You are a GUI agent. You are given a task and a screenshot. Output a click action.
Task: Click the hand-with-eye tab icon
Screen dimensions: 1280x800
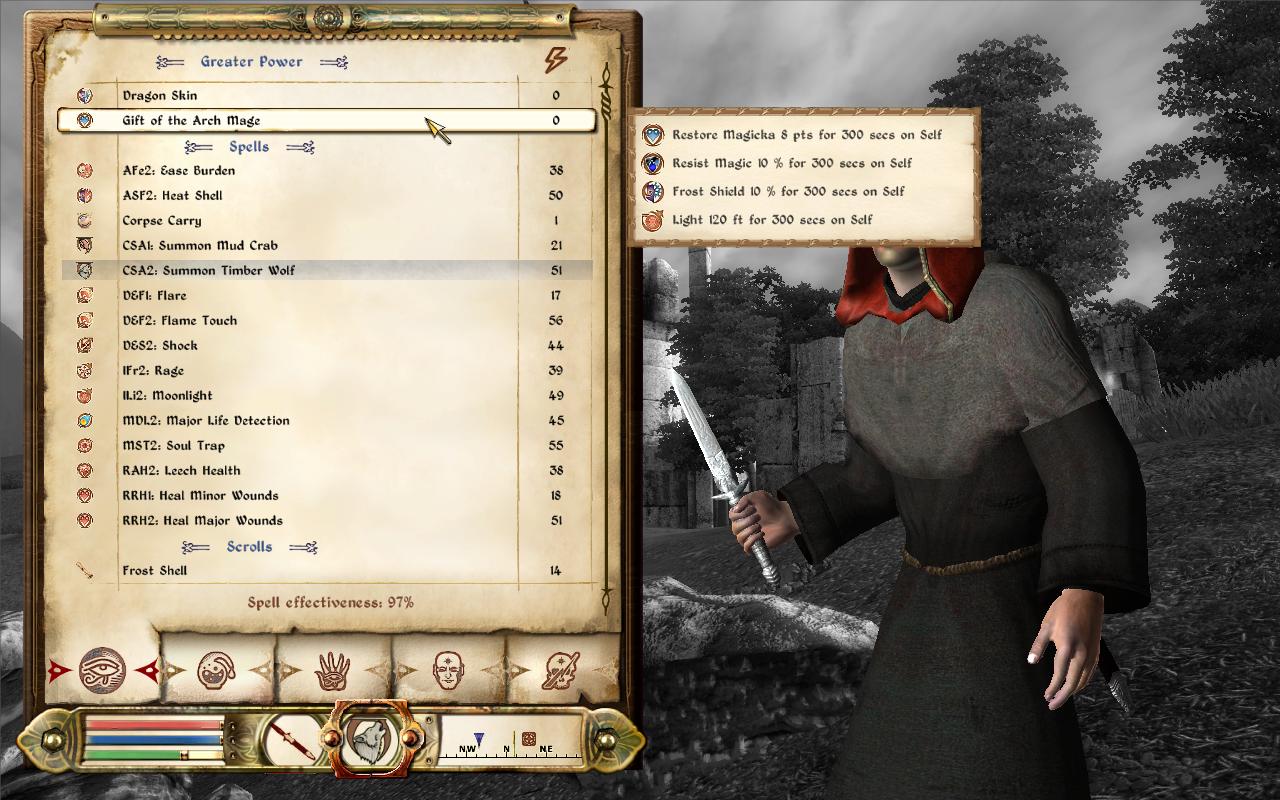331,670
